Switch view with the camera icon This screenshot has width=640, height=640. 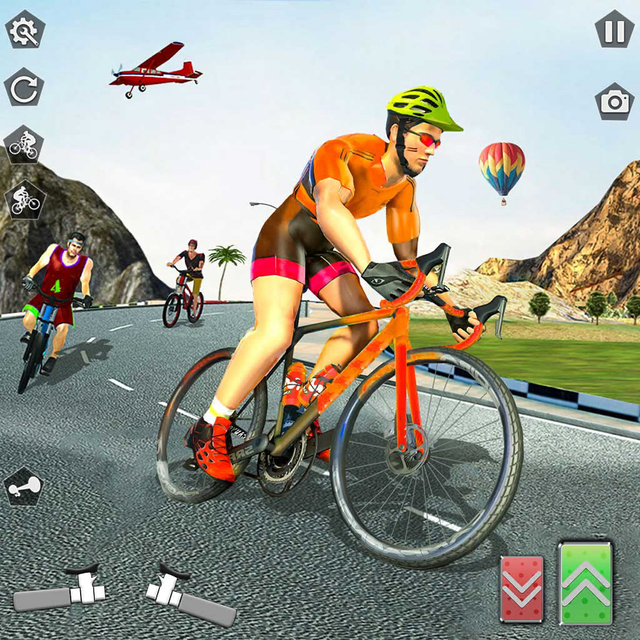click(614, 102)
